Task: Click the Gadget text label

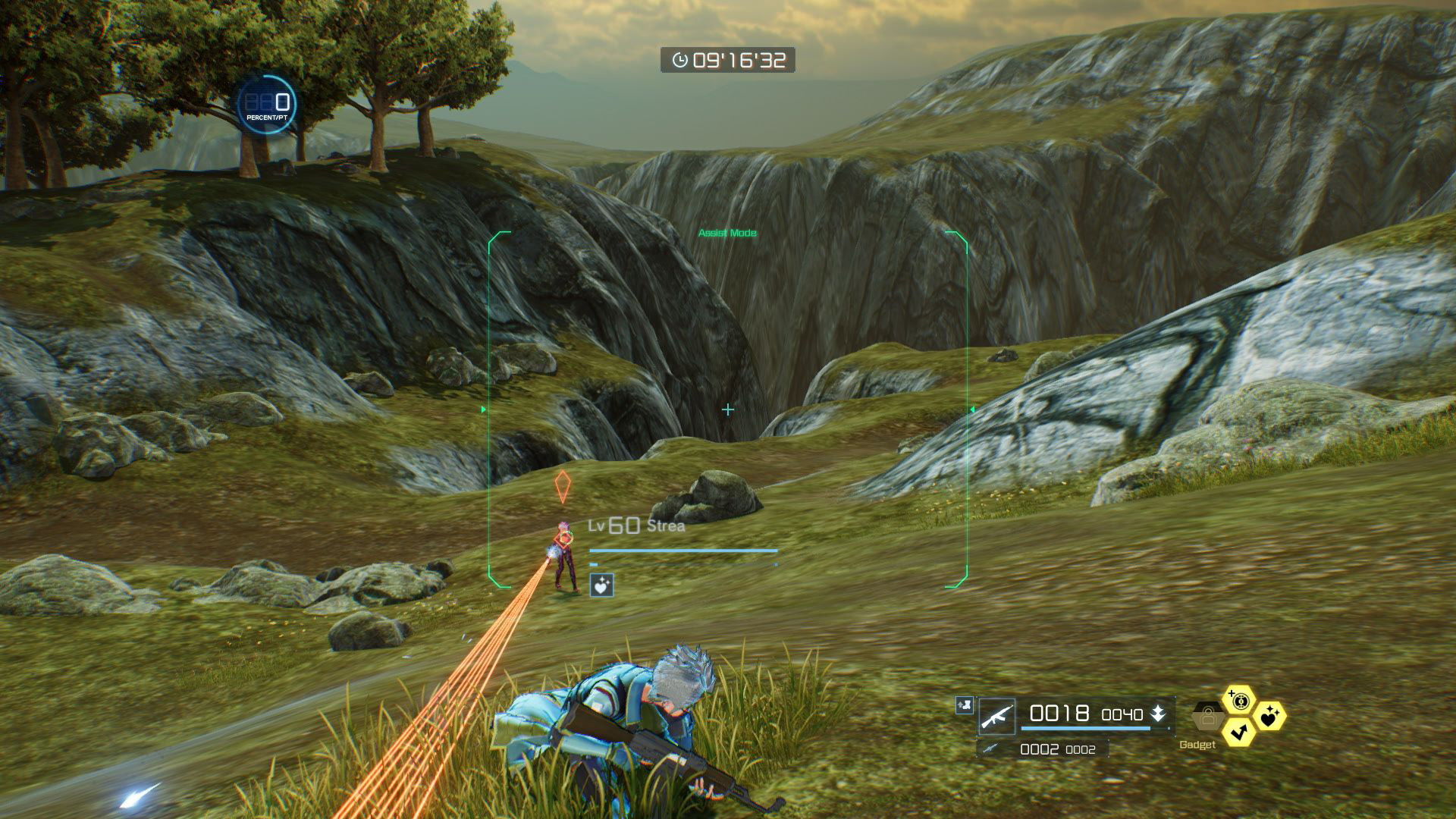Action: (x=1198, y=745)
